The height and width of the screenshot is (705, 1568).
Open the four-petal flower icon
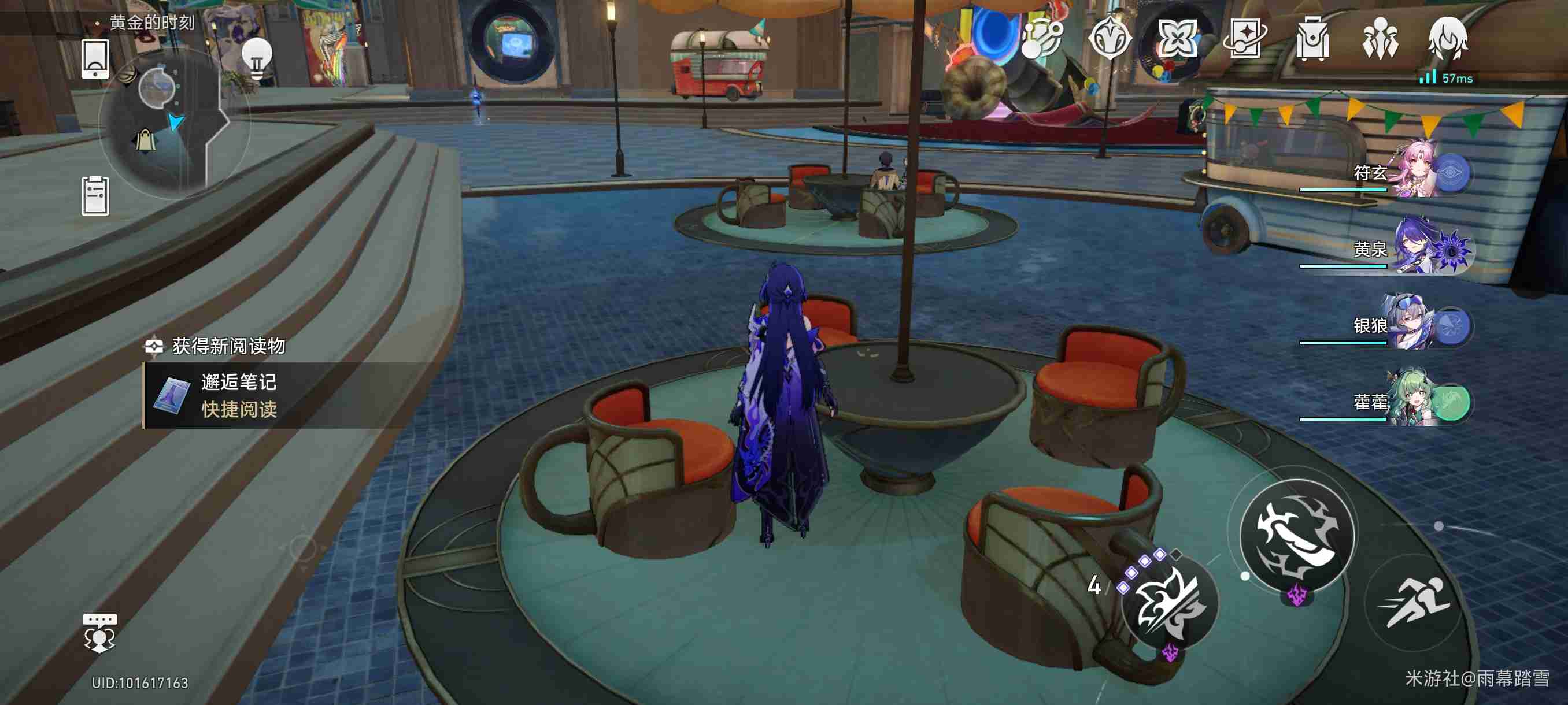coord(1177,39)
